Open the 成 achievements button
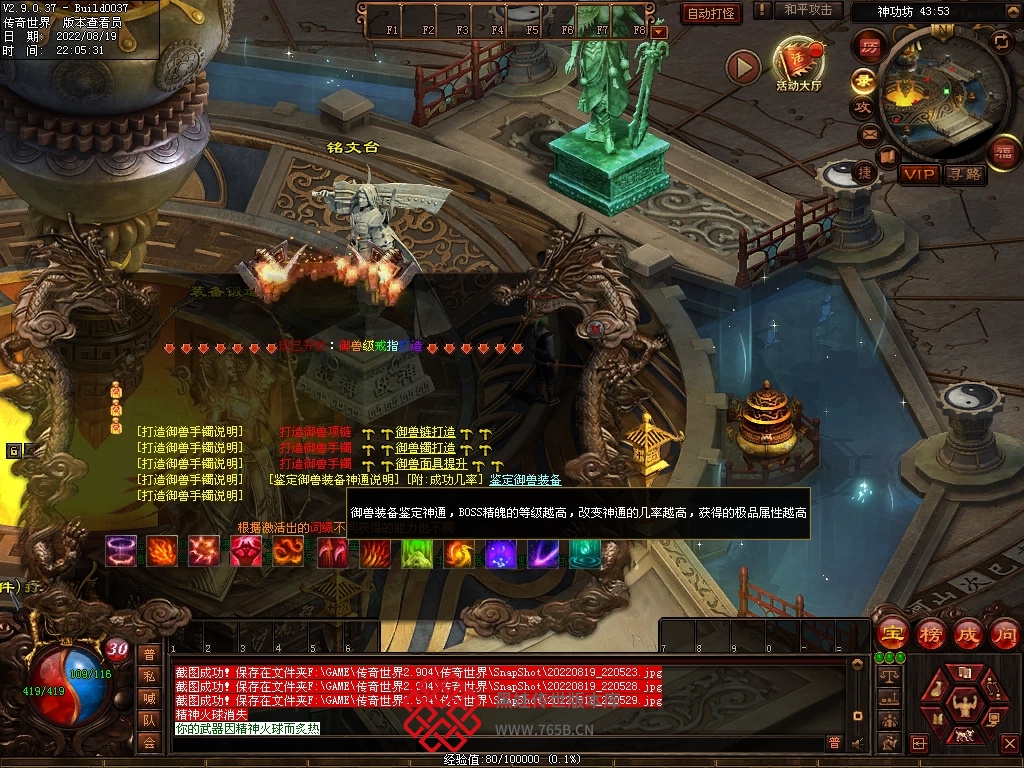Screen dimensions: 1024x768 pyautogui.click(x=968, y=634)
